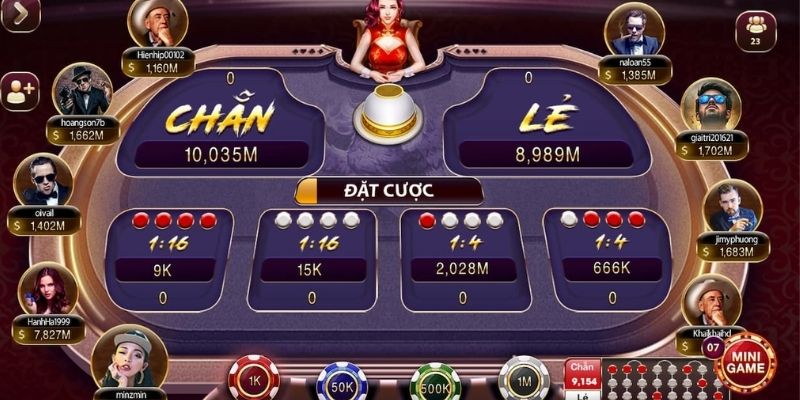The width and height of the screenshot is (800, 400).
Task: Choose the 500K betting chip
Action: 435,383
